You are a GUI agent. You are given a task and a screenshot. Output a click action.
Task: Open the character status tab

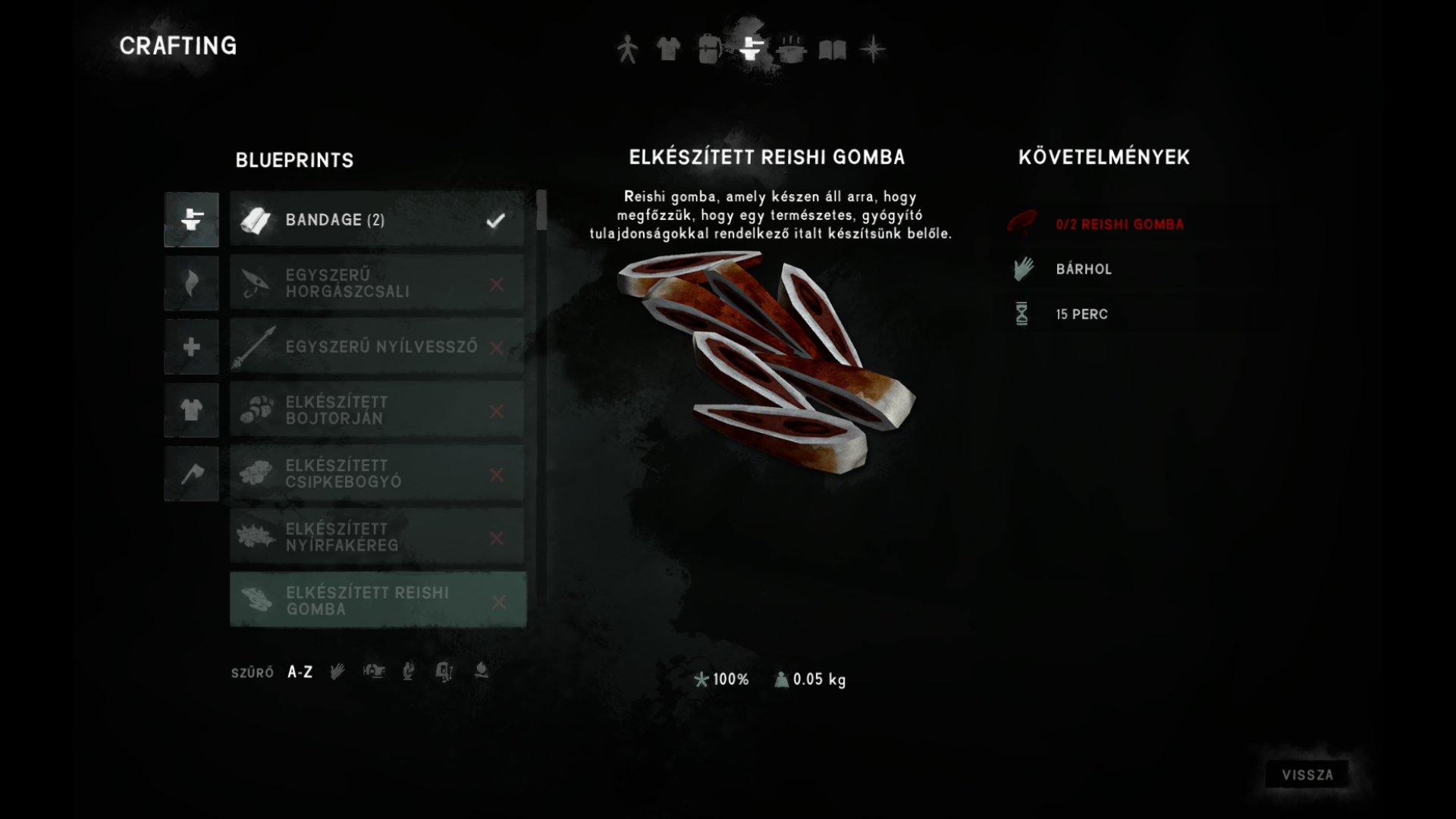click(x=627, y=49)
